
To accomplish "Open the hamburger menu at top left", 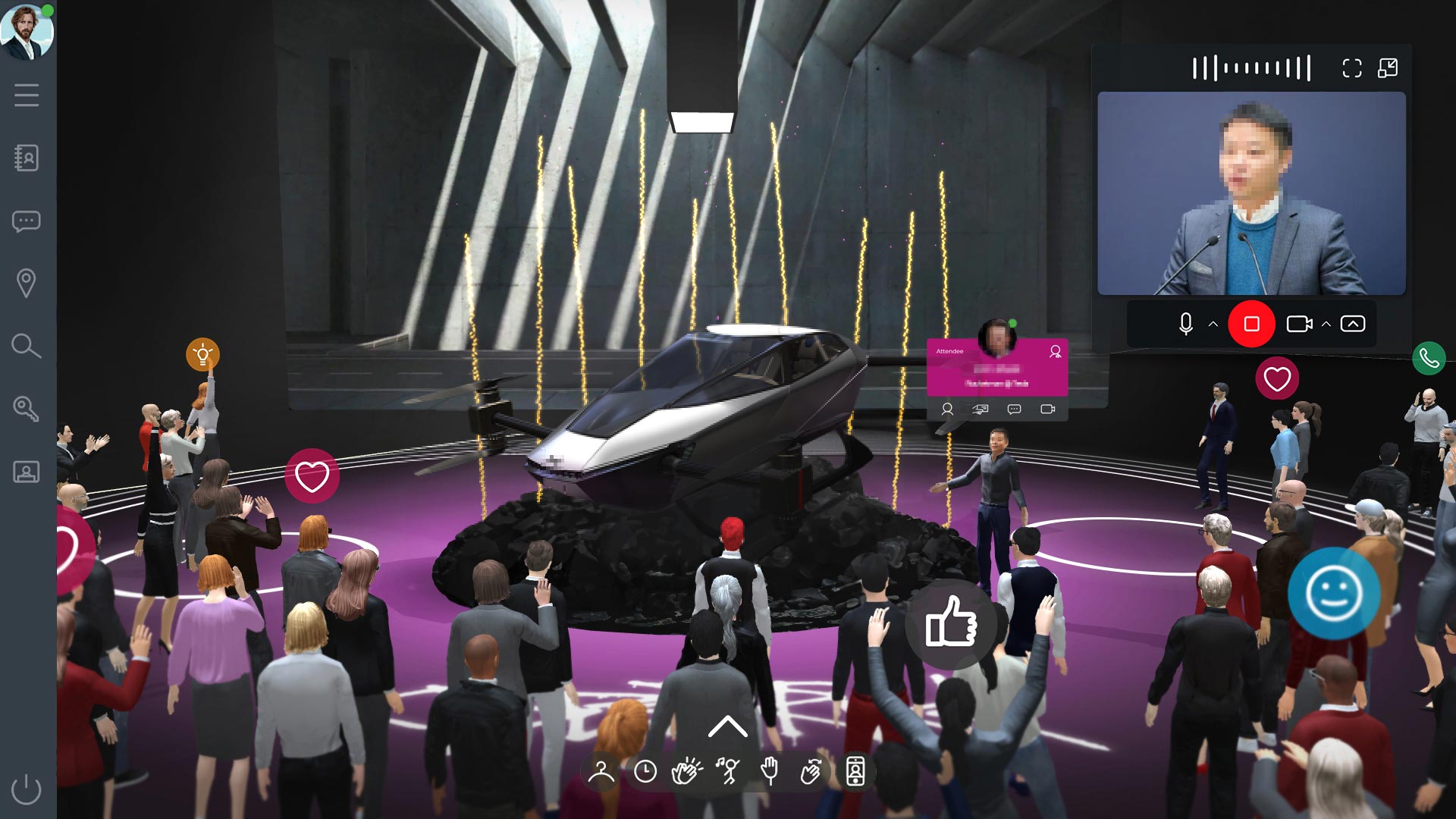I will pos(27,96).
